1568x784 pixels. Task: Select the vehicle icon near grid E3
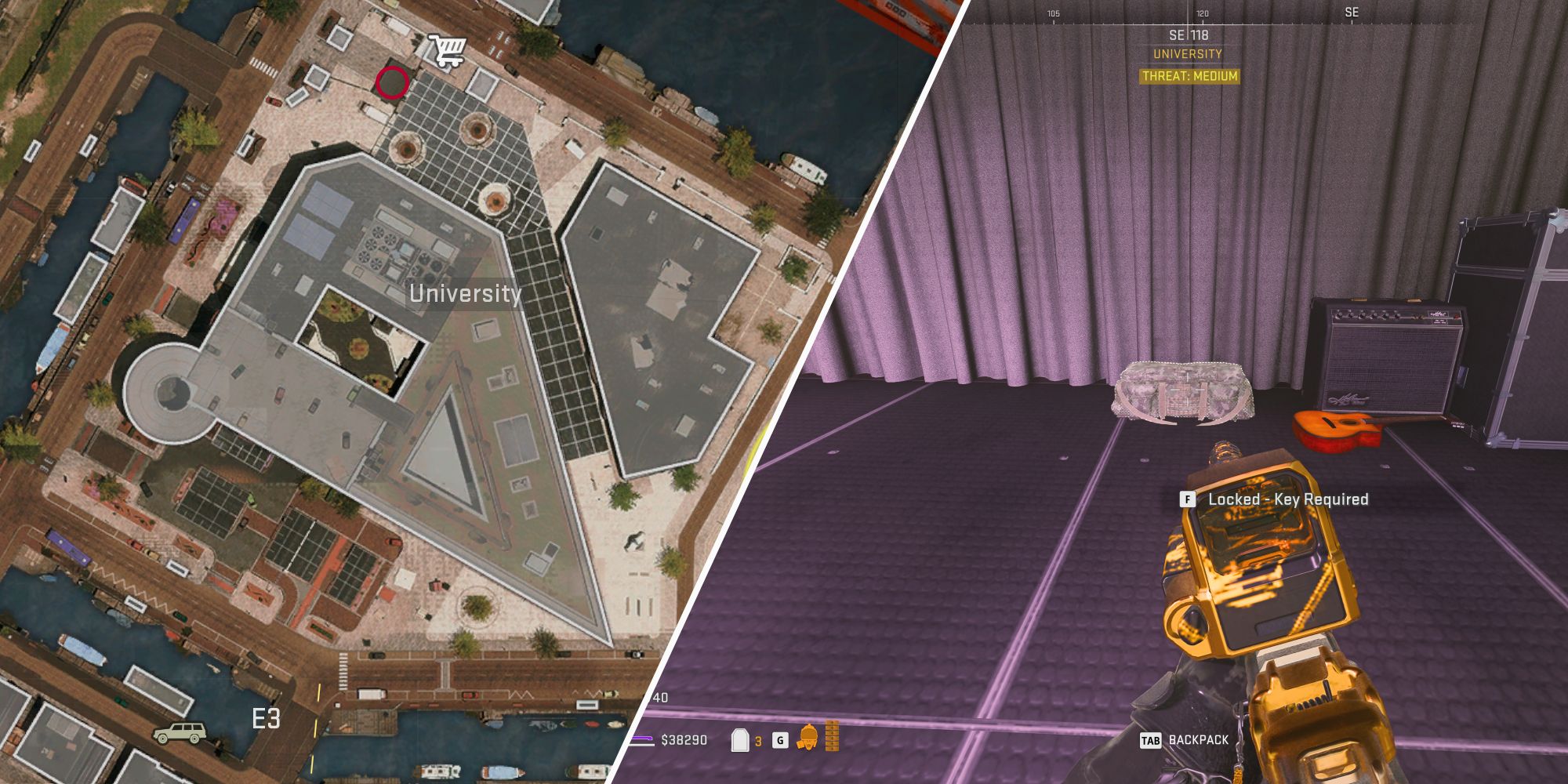pos(180,735)
